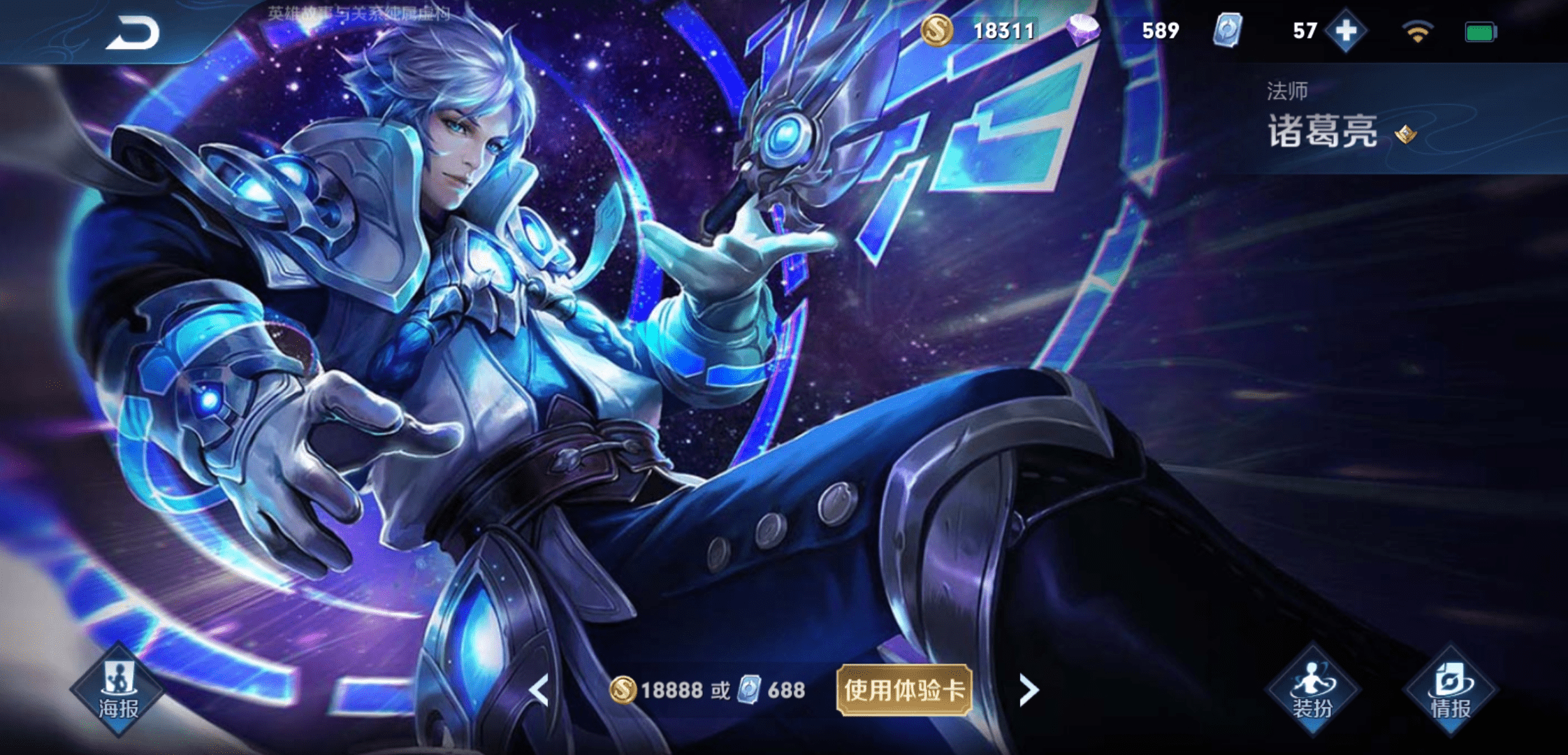Image resolution: width=1568 pixels, height=755 pixels.
Task: Buy the hero for 688 vouchers
Action: 773,690
